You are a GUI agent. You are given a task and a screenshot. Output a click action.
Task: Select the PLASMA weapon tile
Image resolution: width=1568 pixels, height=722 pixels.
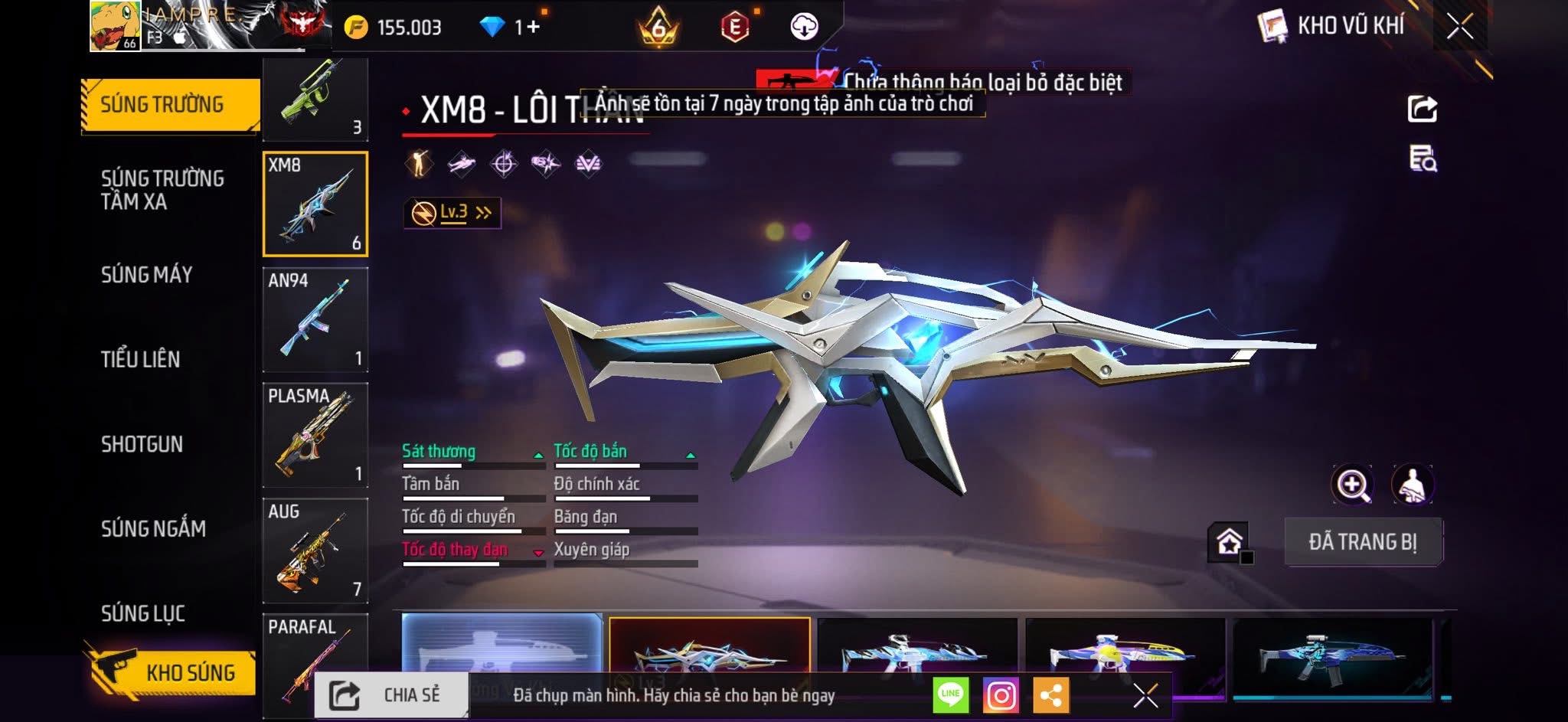click(x=315, y=435)
